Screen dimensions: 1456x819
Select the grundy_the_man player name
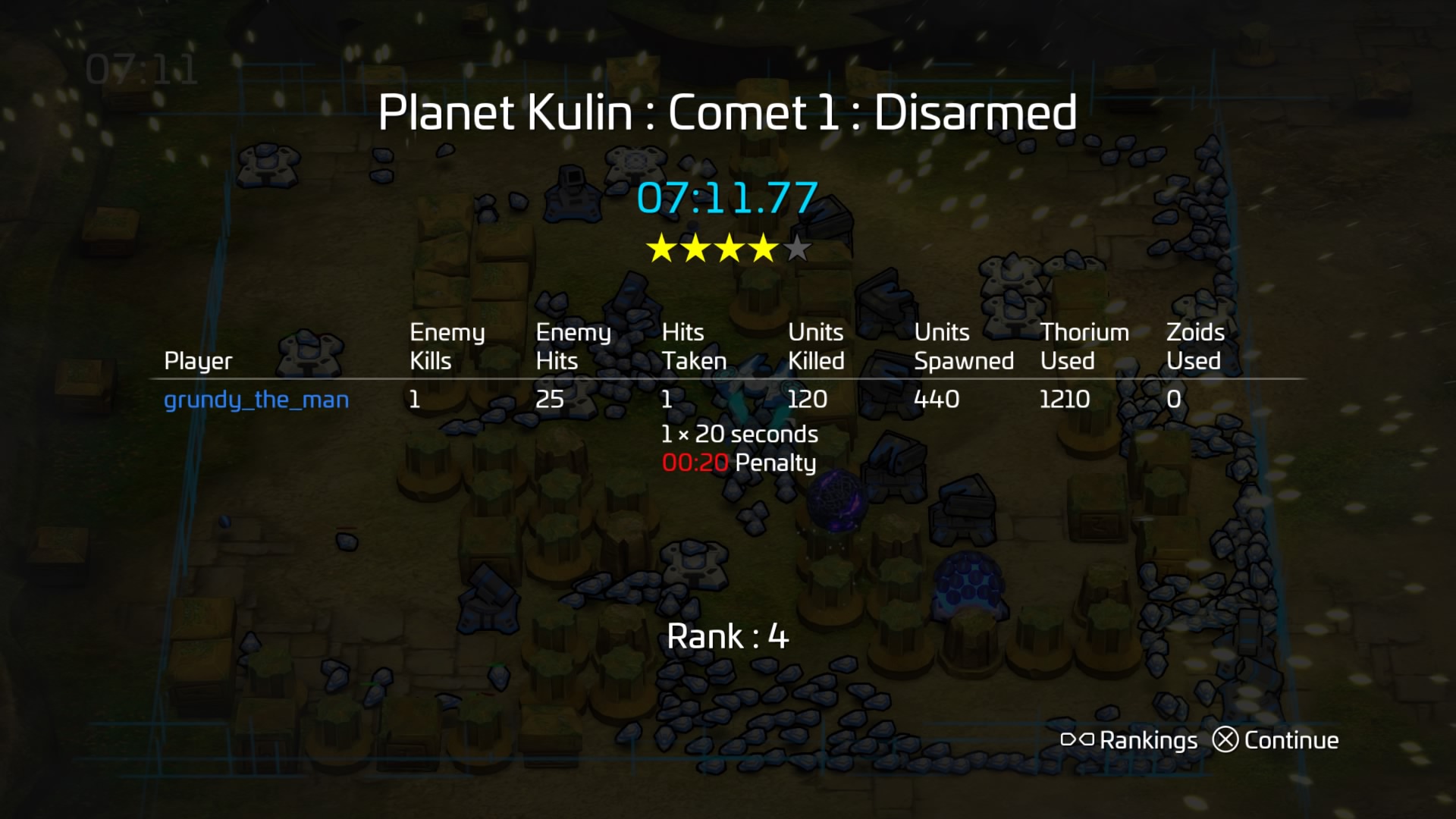tap(258, 400)
